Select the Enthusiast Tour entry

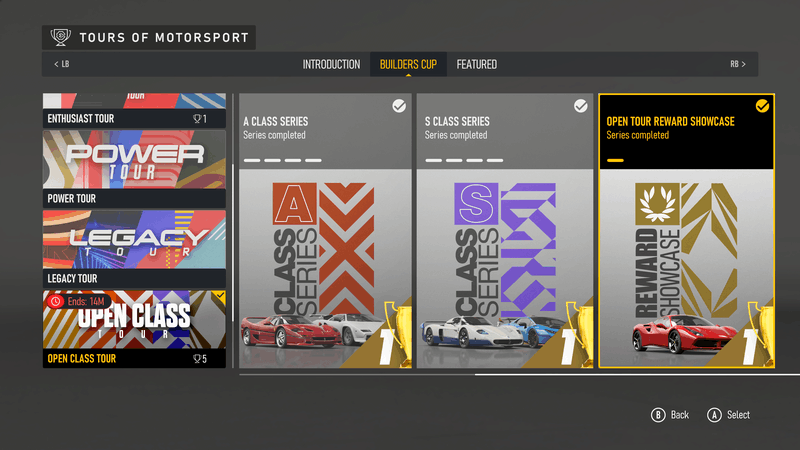[134, 110]
